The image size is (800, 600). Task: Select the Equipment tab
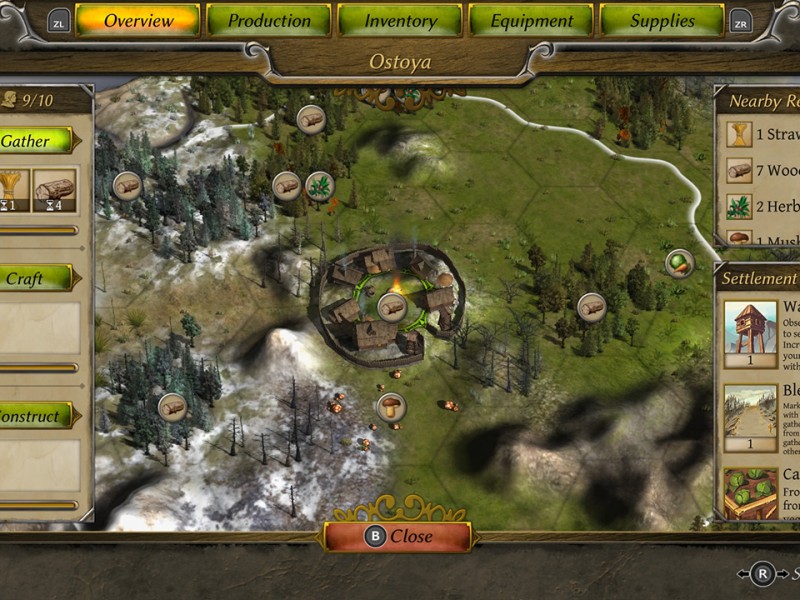click(531, 20)
